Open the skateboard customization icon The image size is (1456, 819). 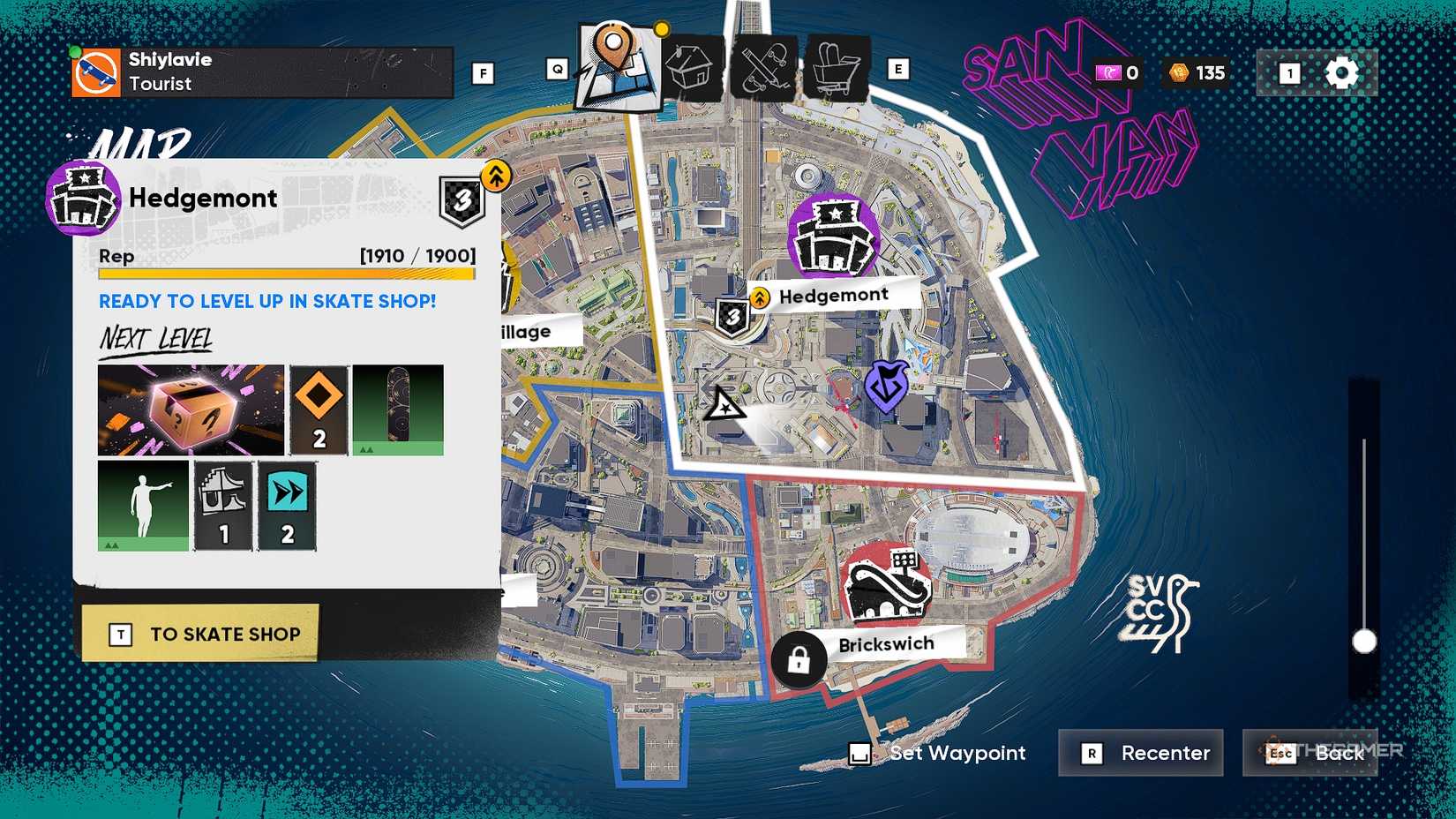click(764, 66)
